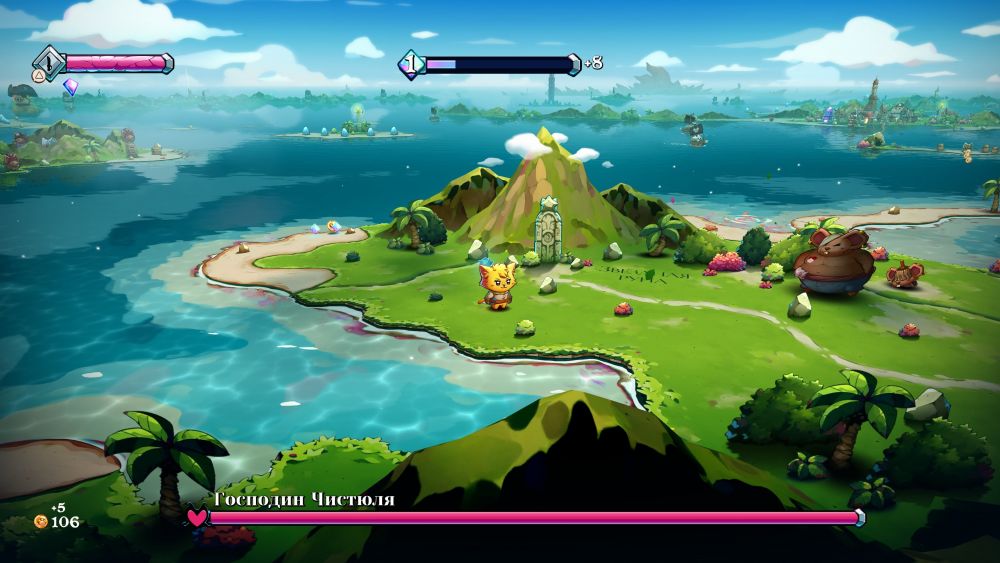The image size is (1000, 563).
Task: Click the purple gem icon
Action: click(70, 87)
